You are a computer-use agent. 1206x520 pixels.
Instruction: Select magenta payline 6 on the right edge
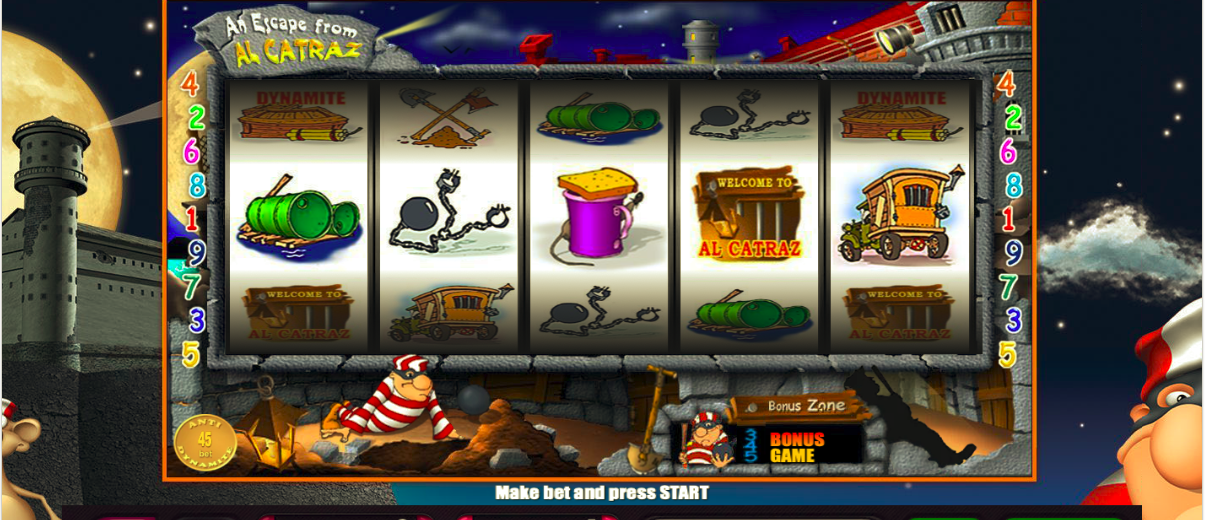(x=1008, y=152)
